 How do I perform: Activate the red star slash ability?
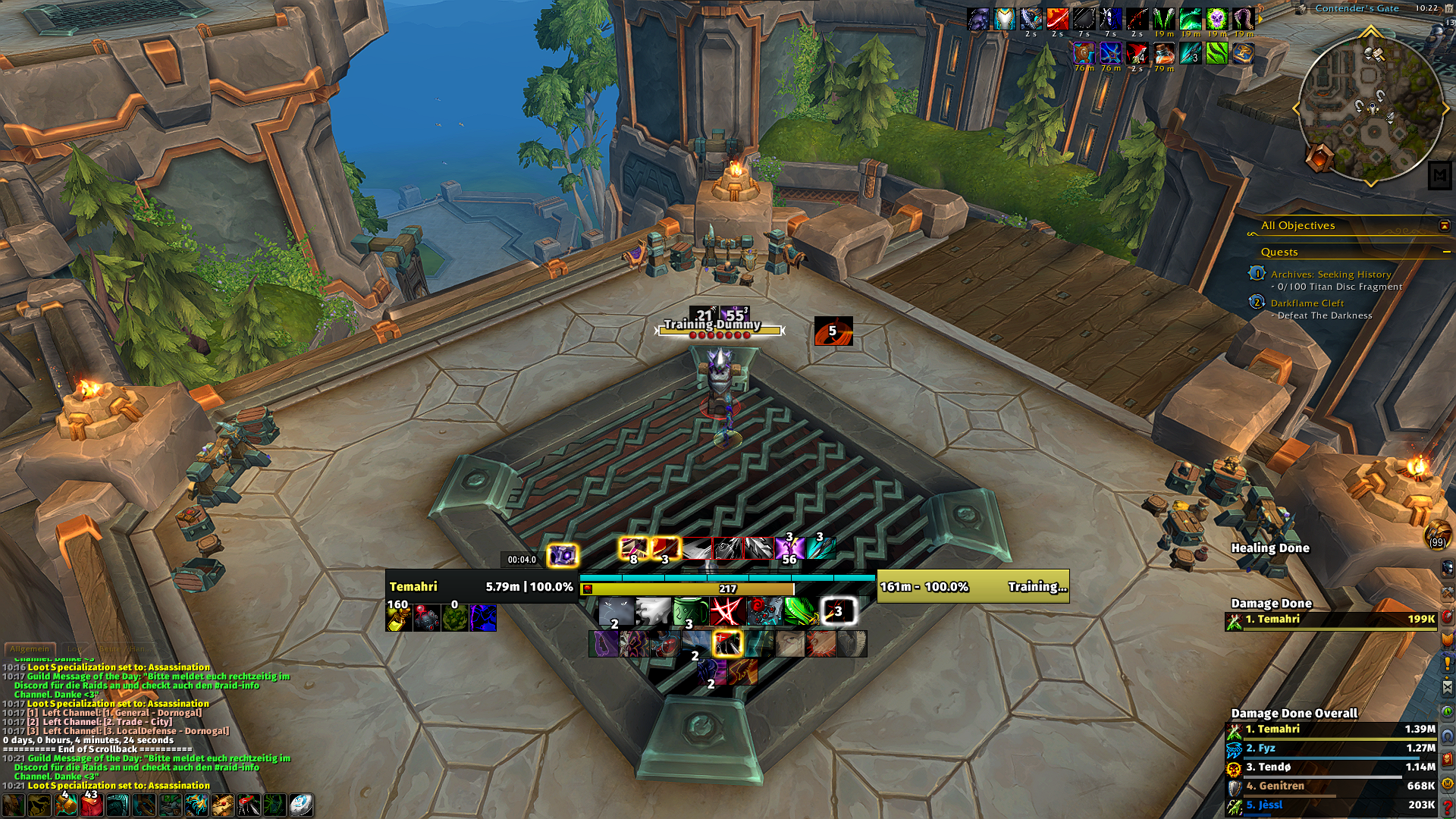pos(726,611)
